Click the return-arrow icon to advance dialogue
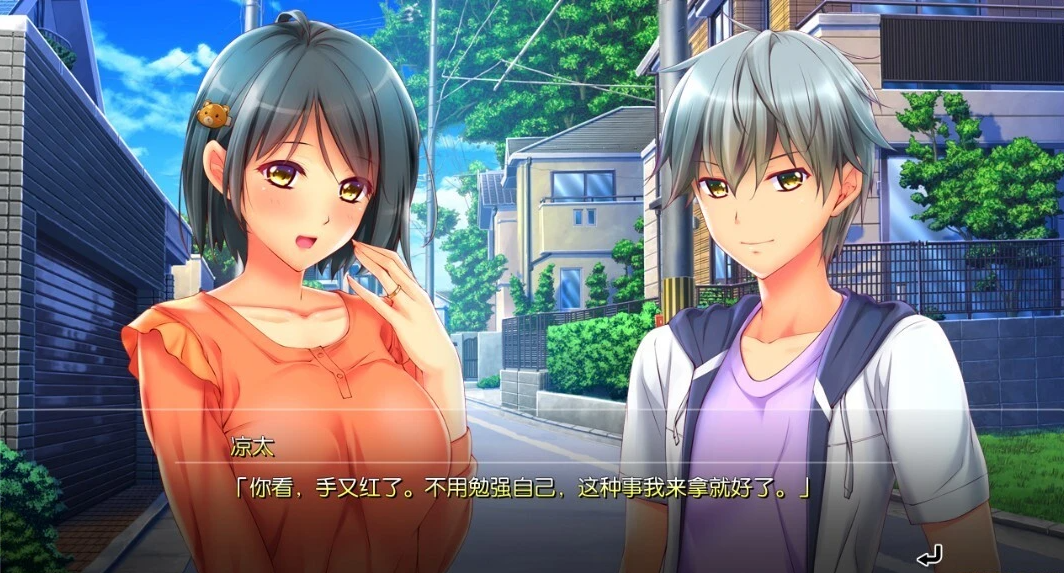This screenshot has width=1064, height=573. [x=929, y=554]
